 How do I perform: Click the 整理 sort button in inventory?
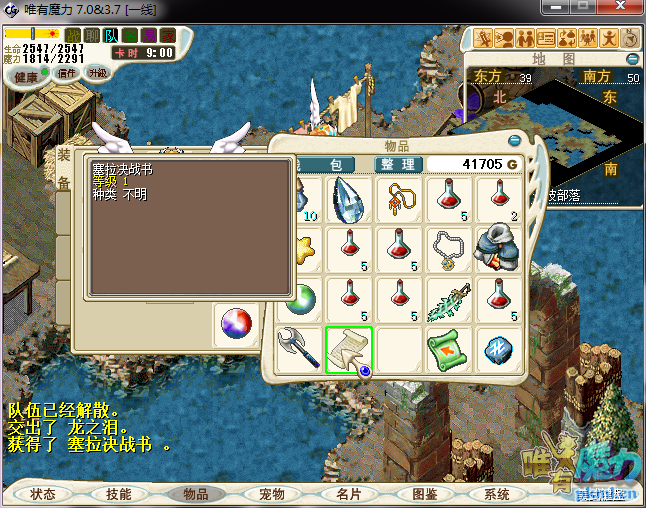tap(397, 164)
